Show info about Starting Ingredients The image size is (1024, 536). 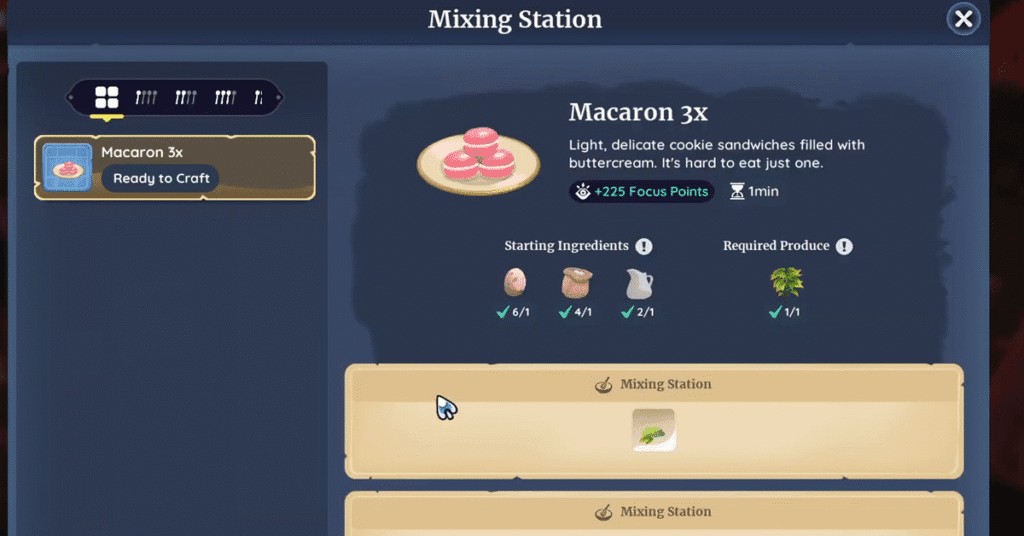click(644, 246)
